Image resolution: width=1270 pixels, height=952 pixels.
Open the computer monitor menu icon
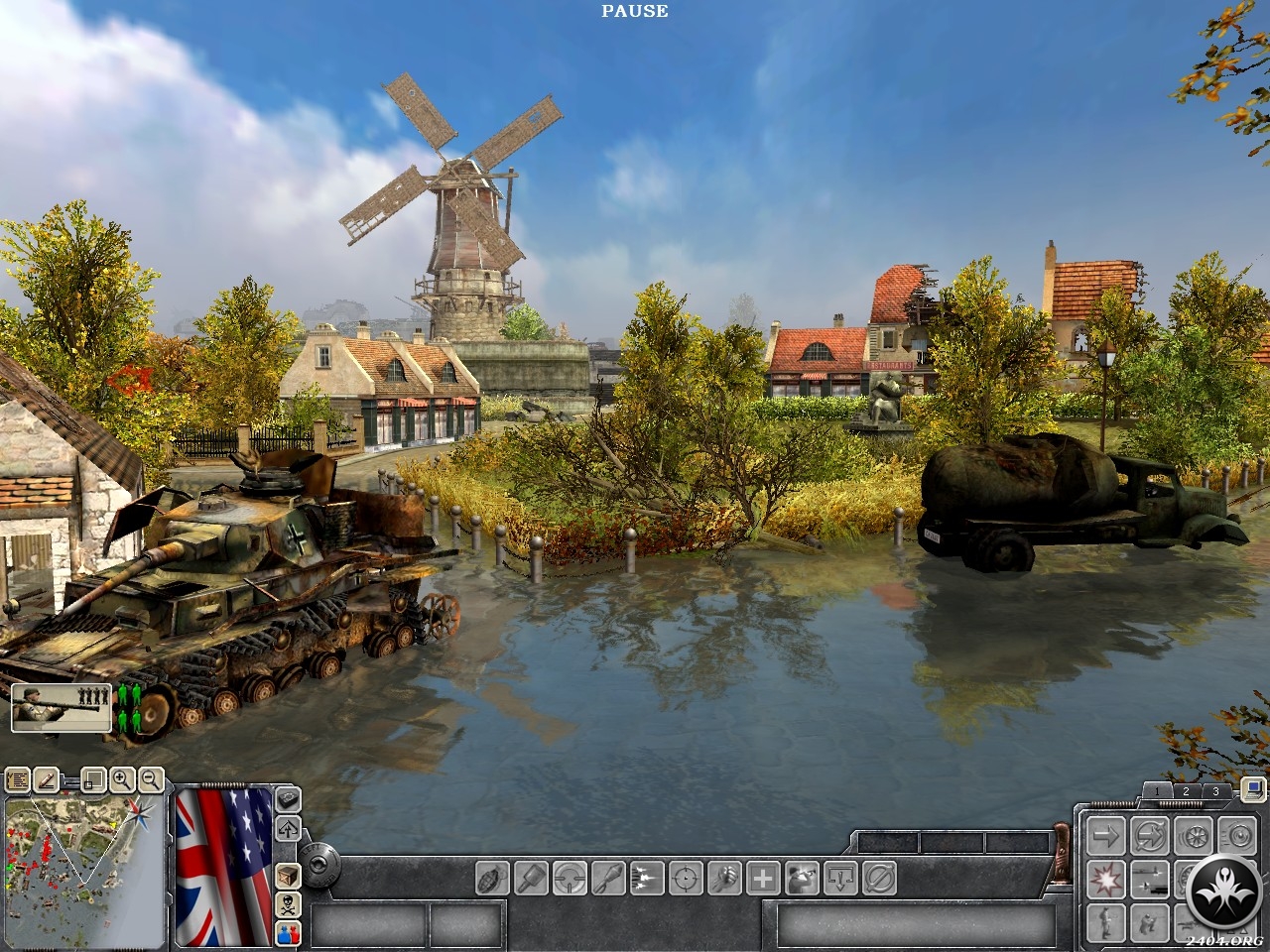[1252, 789]
